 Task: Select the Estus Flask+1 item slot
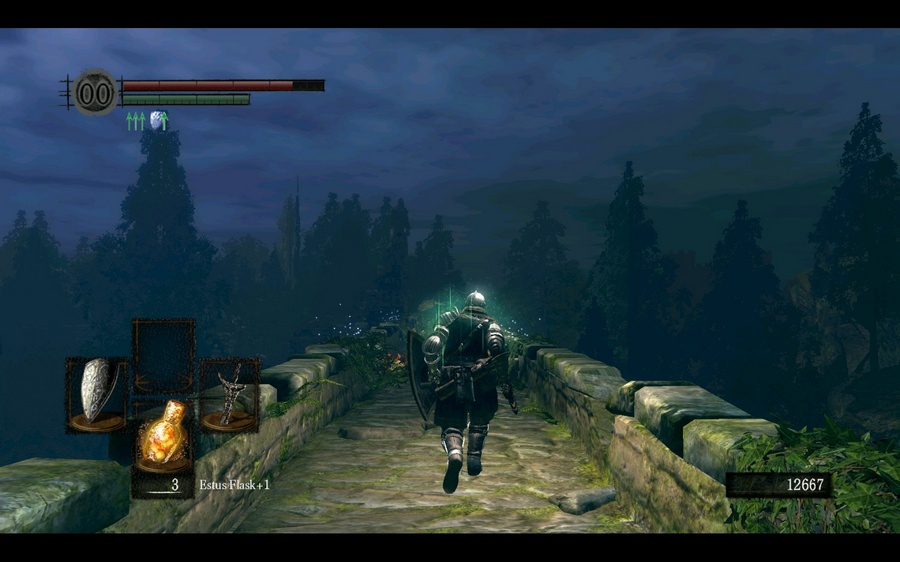point(163,435)
